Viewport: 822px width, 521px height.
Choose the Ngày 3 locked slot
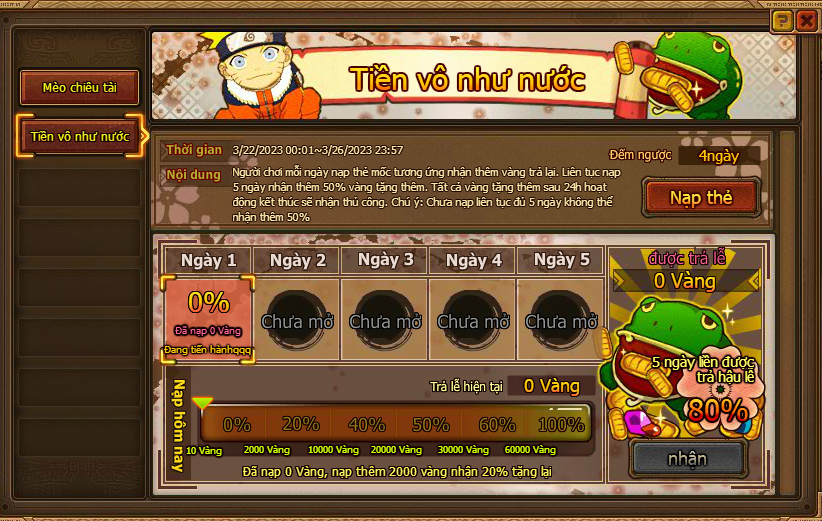385,318
